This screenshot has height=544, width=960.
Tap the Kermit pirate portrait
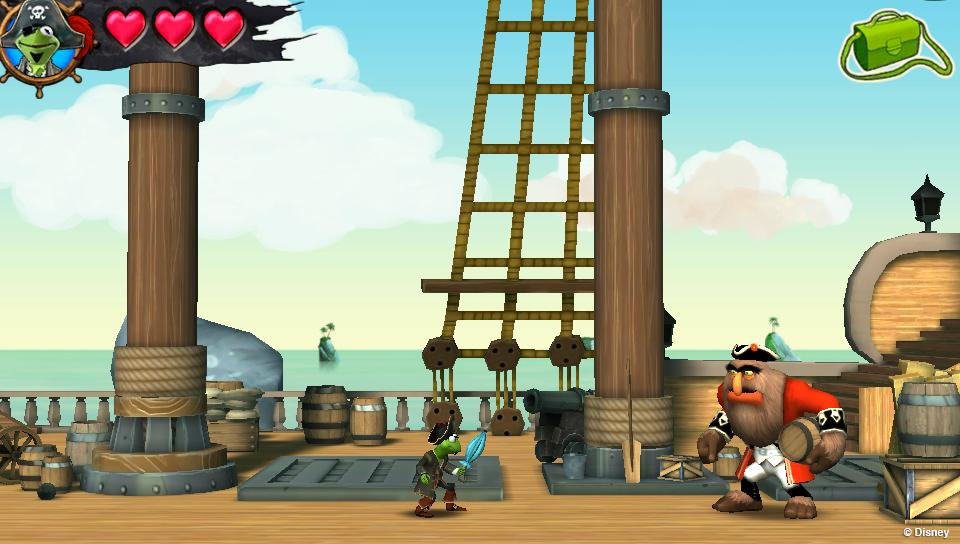38,45
